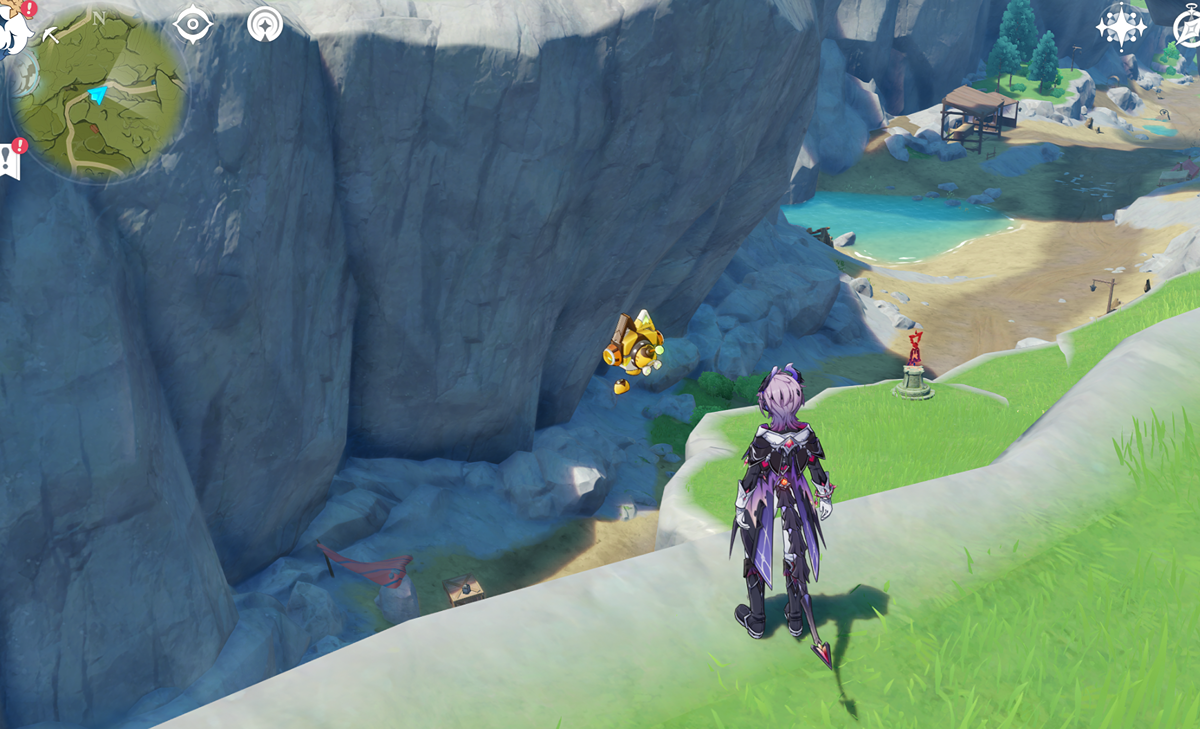1200x729 pixels.
Task: Click the round mask icon on minimap edge
Action: pos(24,72)
